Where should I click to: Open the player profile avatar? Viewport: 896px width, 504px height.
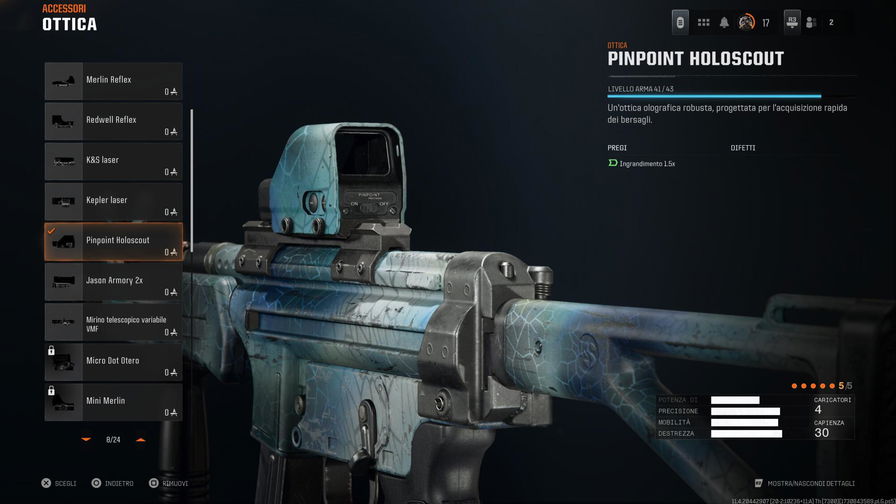coord(746,22)
